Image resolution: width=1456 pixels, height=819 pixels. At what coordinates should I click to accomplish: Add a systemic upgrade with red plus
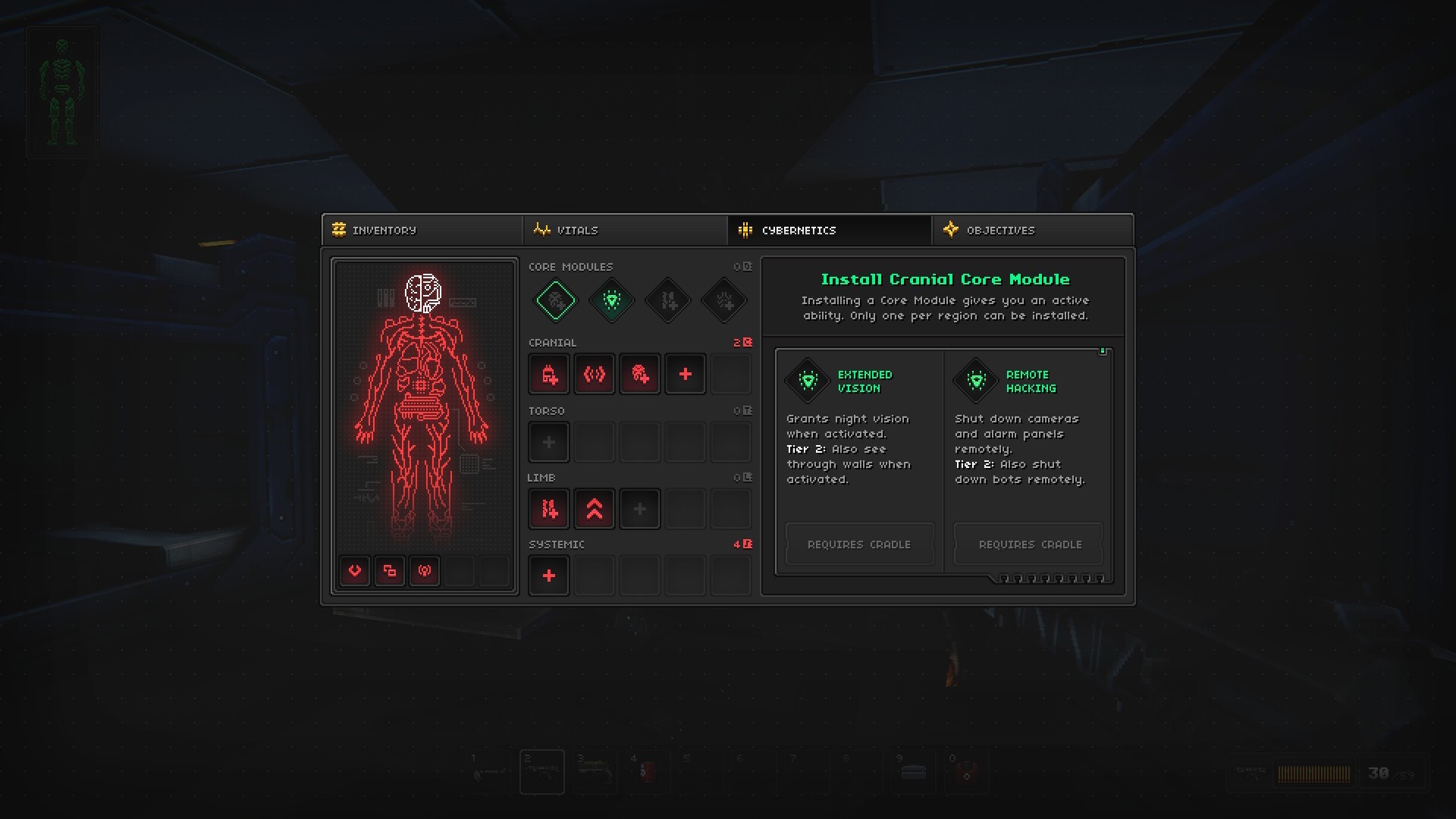(549, 576)
